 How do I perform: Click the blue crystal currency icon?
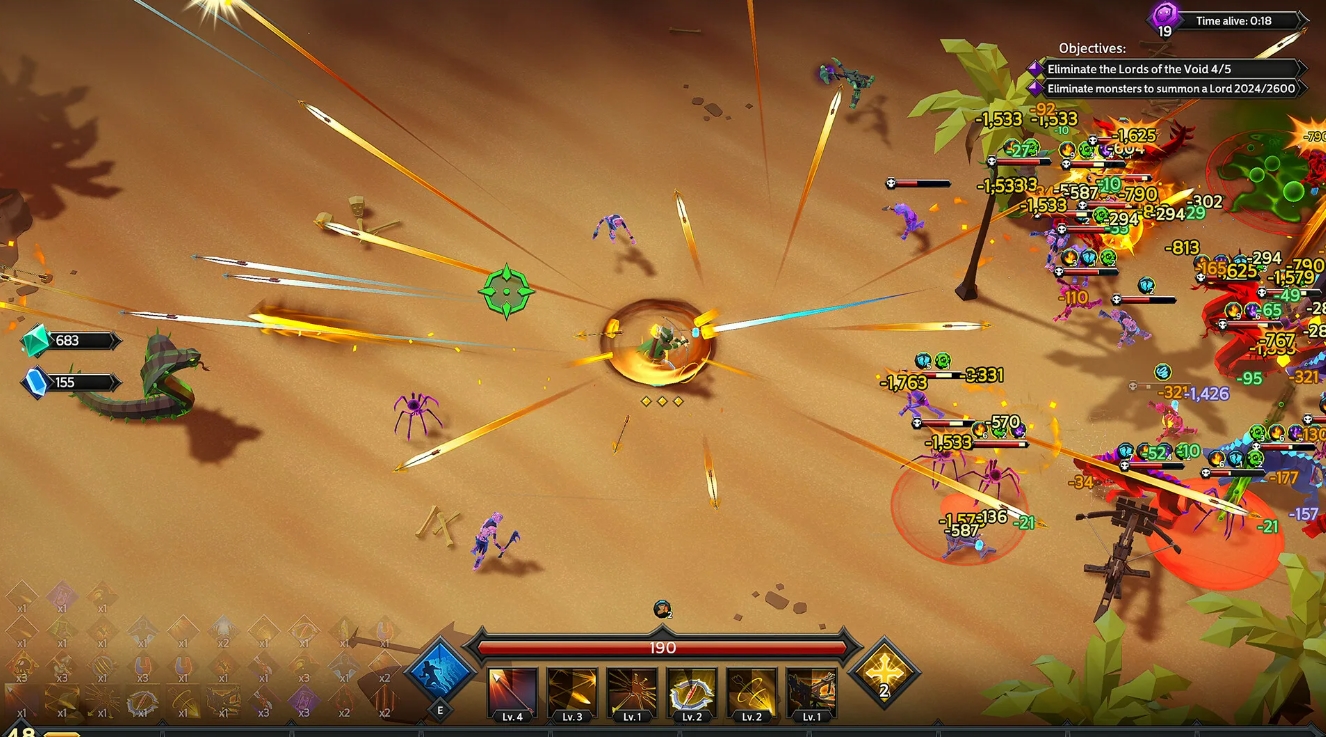click(36, 380)
